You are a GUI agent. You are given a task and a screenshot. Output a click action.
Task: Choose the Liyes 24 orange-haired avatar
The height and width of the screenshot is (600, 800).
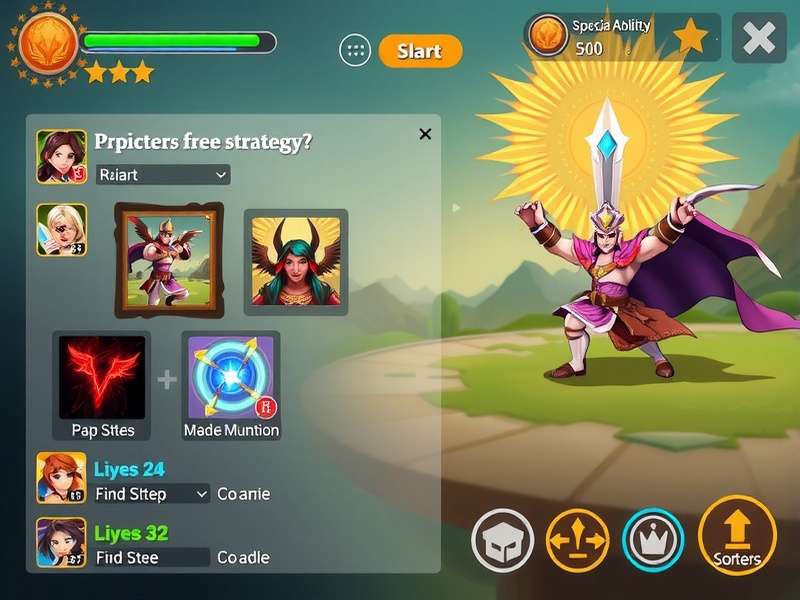pyautogui.click(x=61, y=477)
